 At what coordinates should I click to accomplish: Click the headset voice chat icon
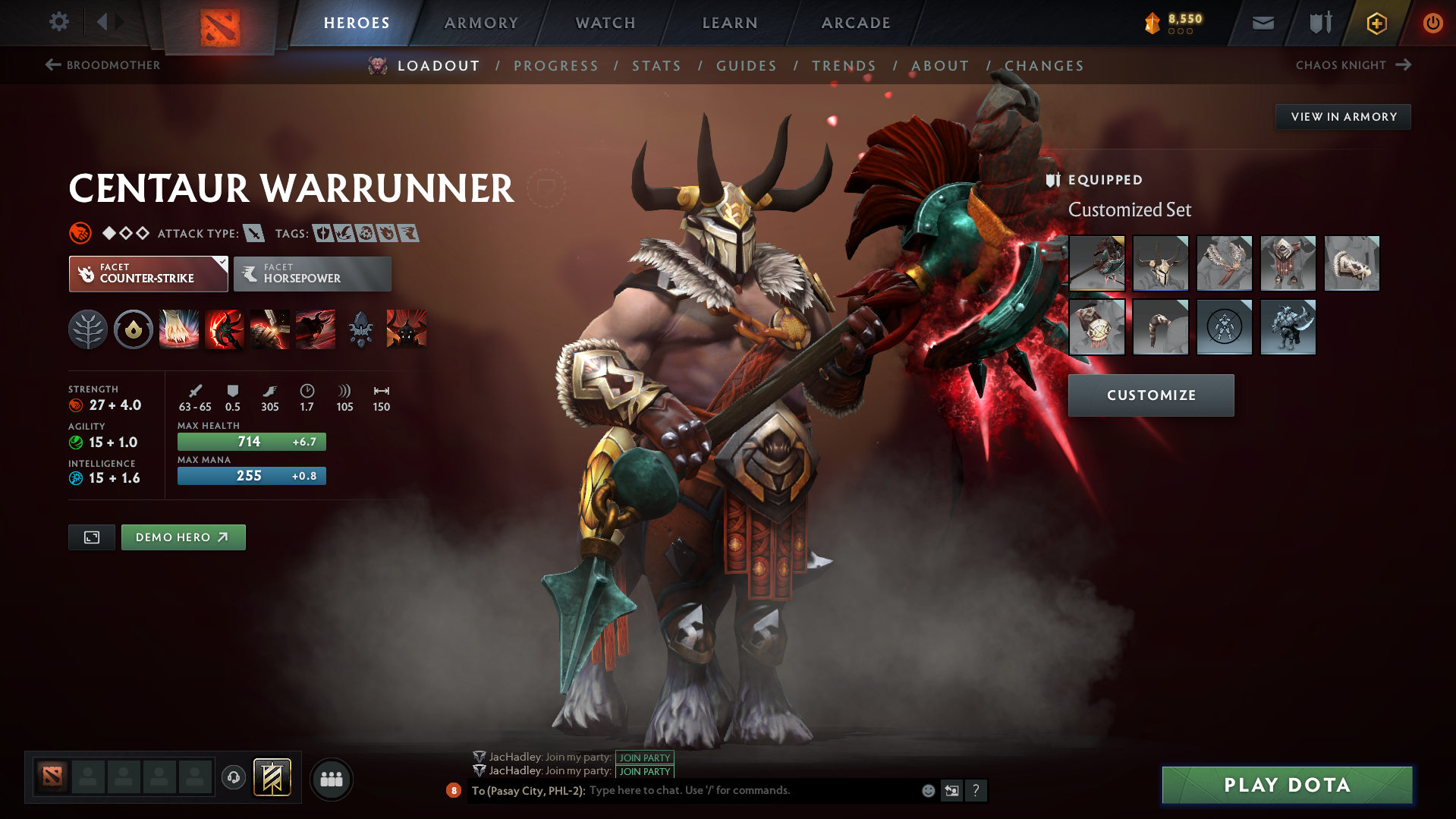click(233, 778)
